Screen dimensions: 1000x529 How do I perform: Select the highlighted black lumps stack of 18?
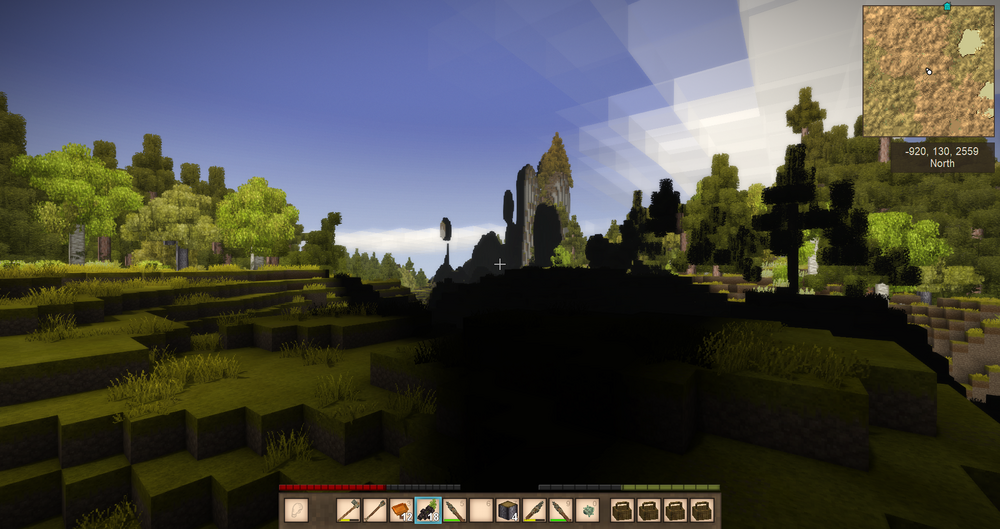[427, 509]
